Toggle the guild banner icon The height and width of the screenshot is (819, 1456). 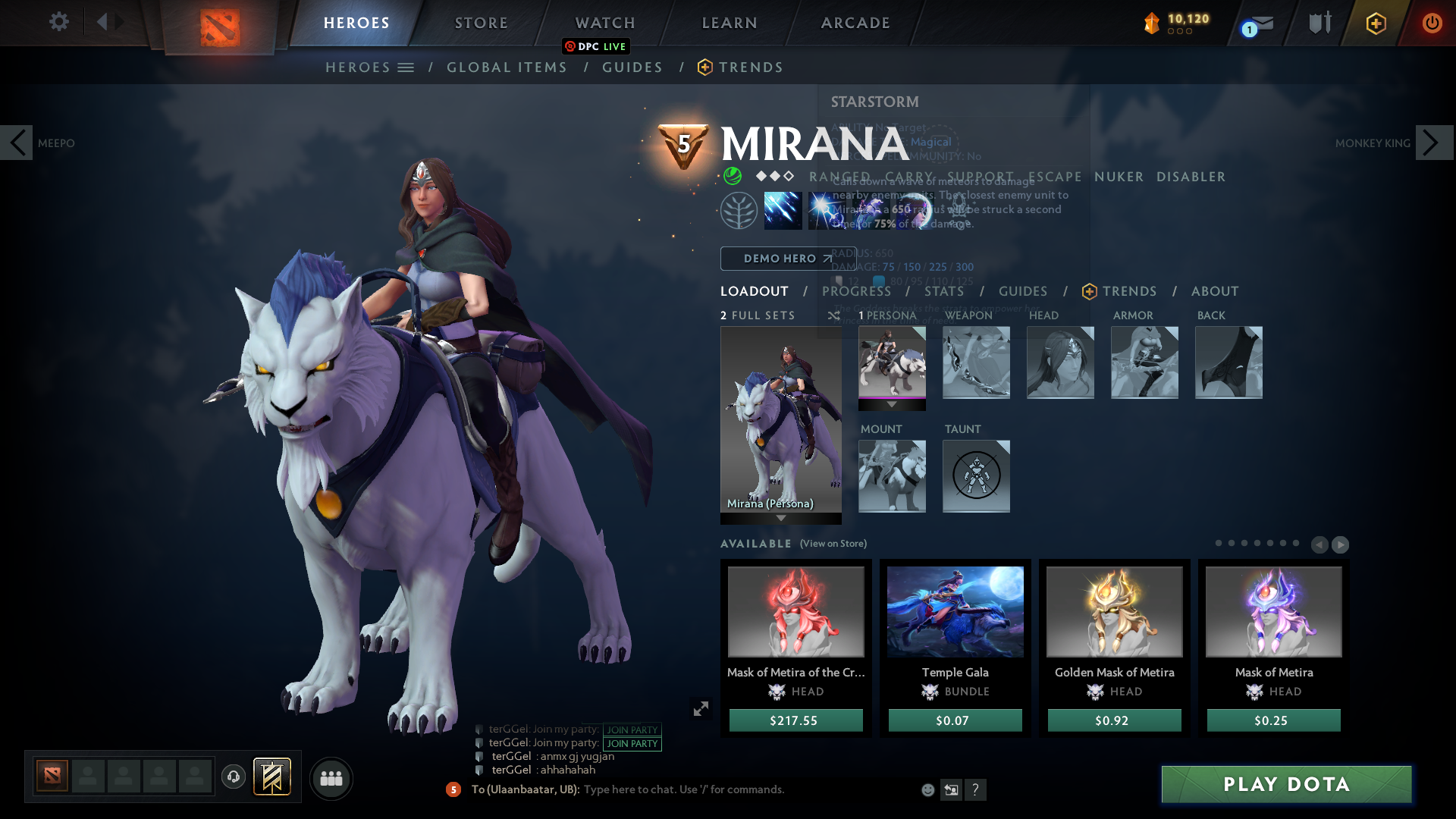271,777
